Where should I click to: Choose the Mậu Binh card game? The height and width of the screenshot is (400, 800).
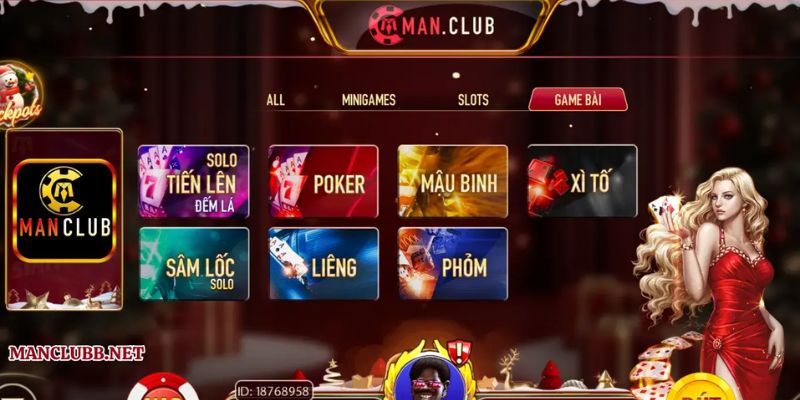(x=453, y=182)
